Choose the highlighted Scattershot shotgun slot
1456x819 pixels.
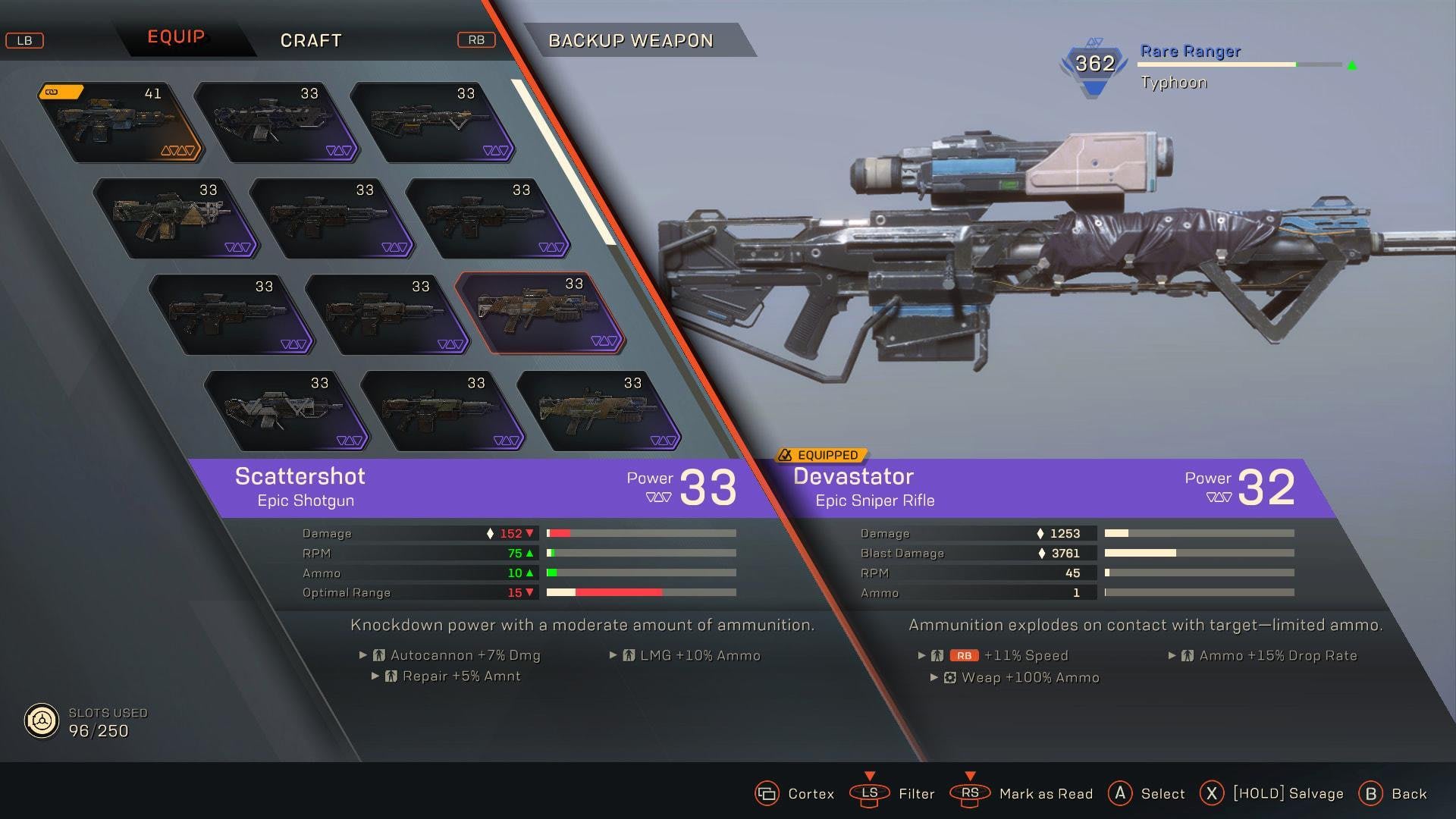[539, 313]
